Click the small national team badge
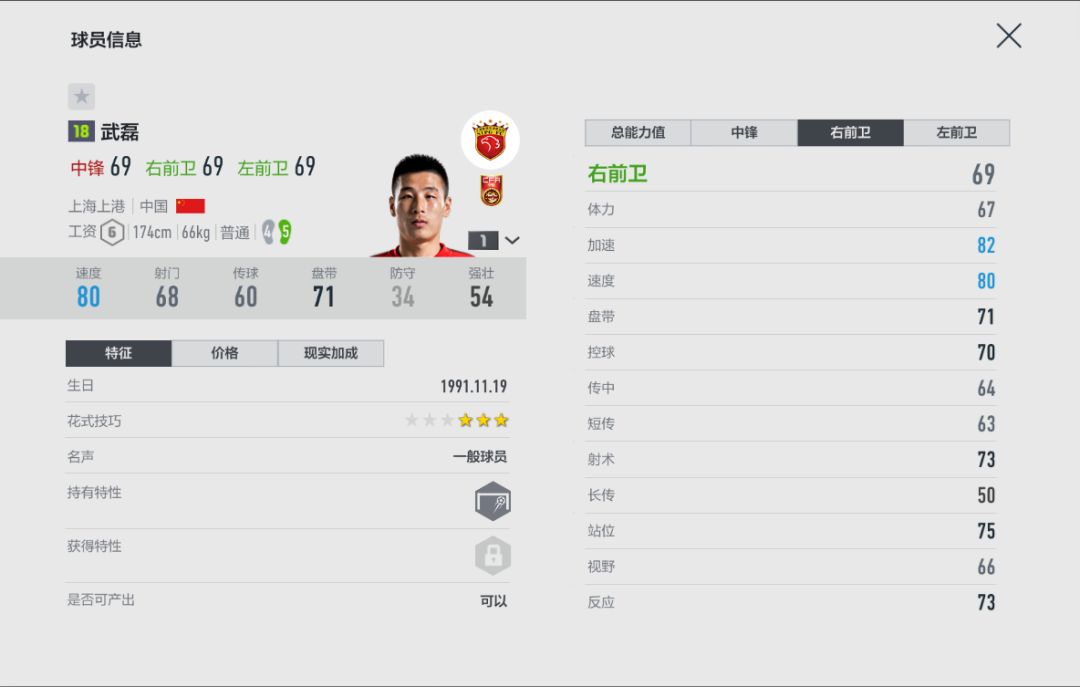The image size is (1080, 687). click(491, 190)
